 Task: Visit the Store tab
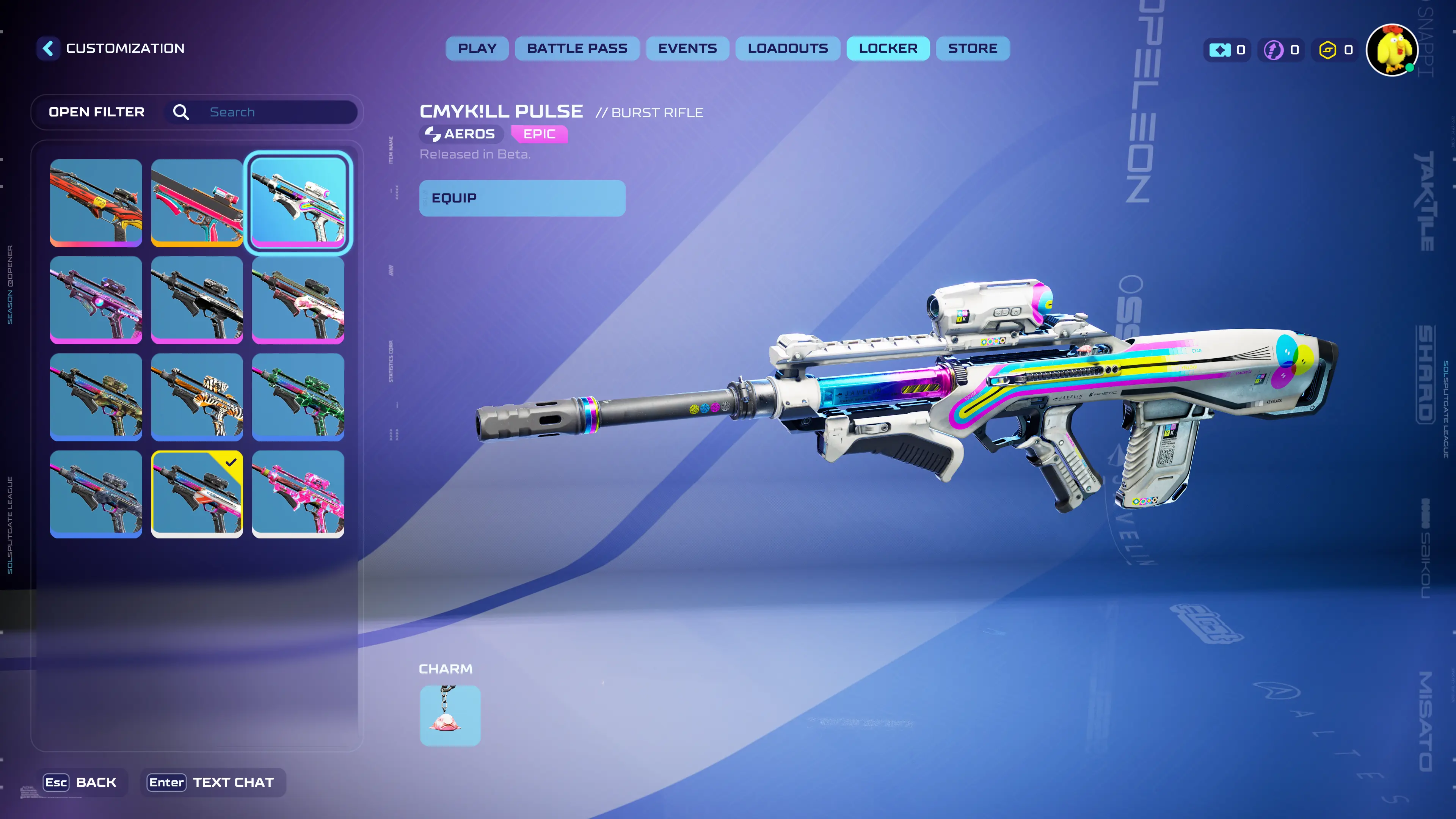point(972,49)
